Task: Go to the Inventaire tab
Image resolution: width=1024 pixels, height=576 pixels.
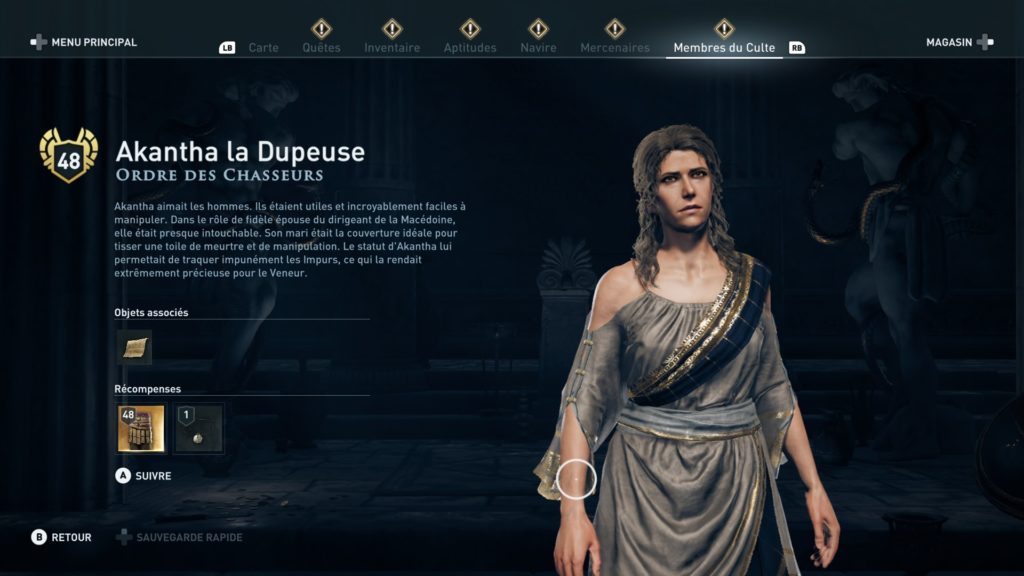Action: 392,47
